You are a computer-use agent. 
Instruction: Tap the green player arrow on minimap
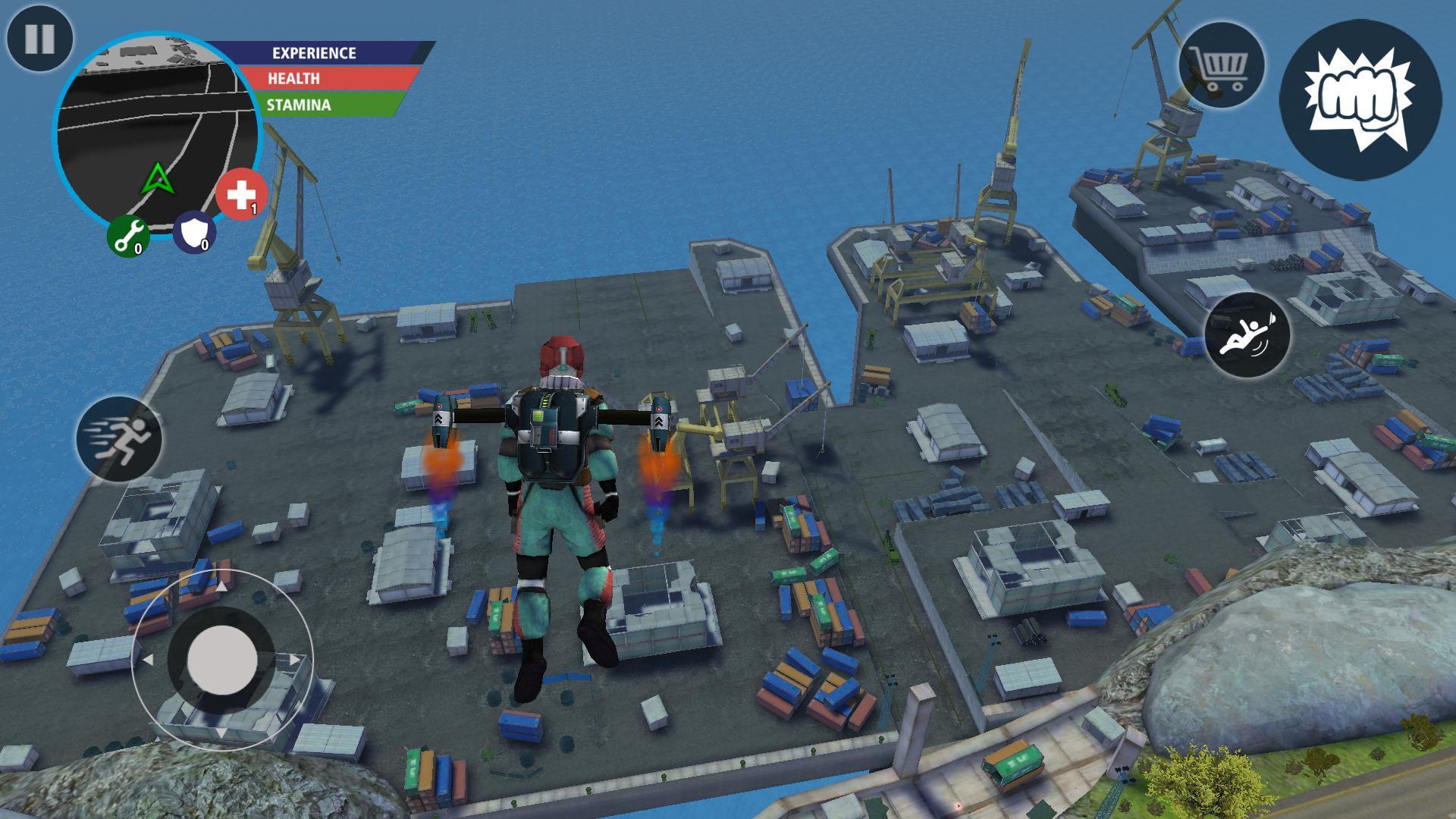click(x=157, y=180)
